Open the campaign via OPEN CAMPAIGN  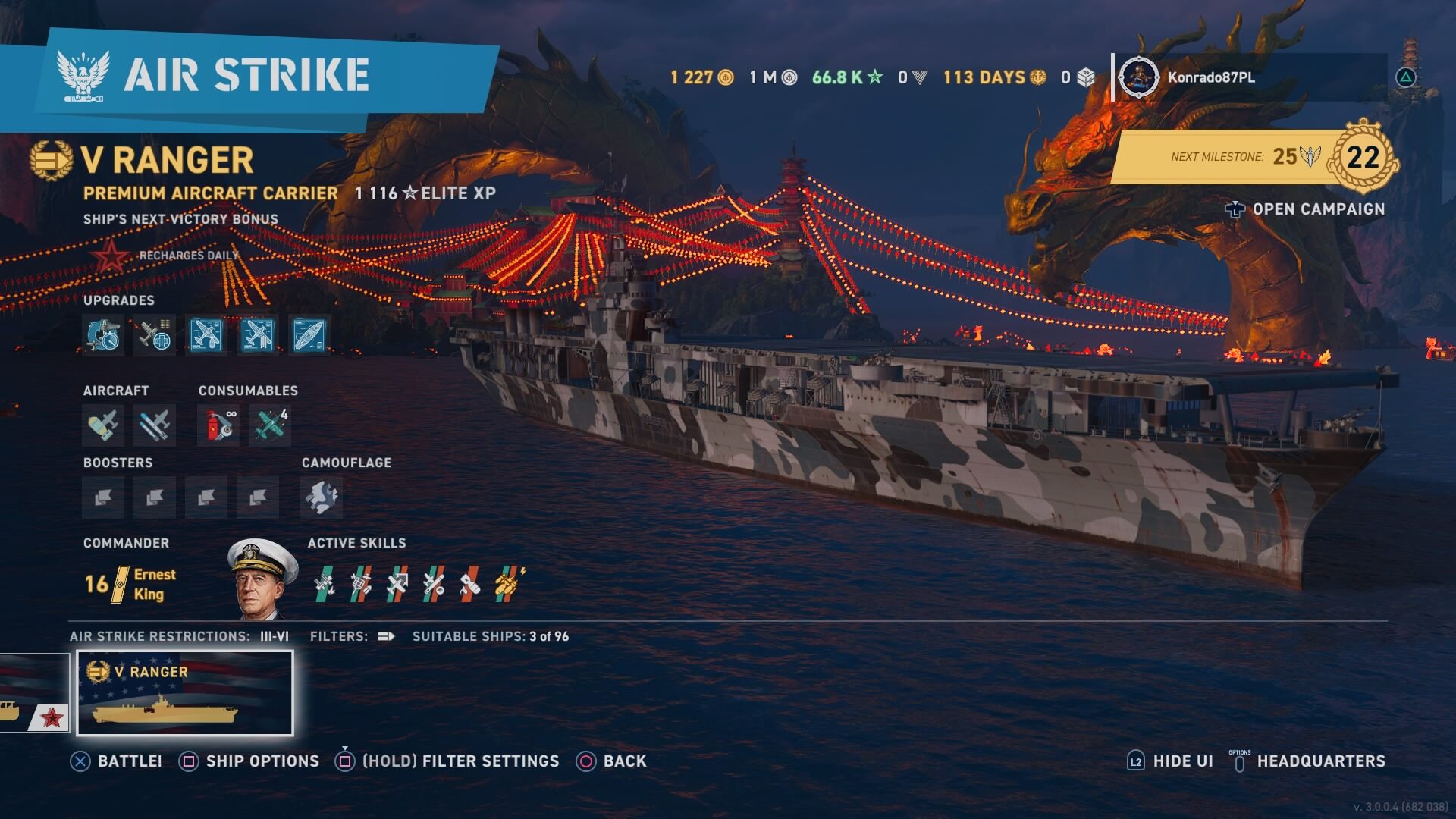click(1306, 209)
